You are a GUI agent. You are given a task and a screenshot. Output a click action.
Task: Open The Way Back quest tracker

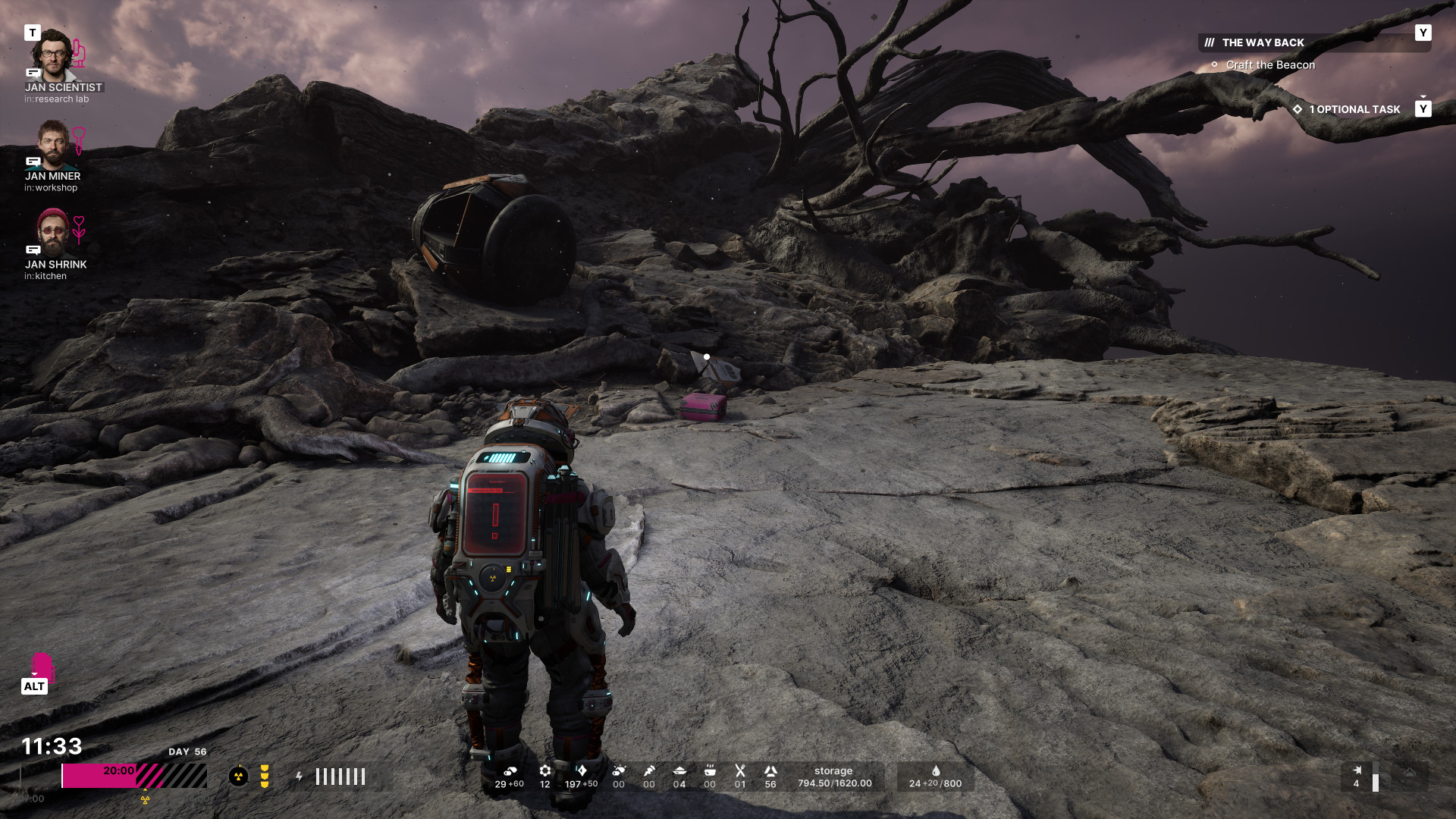pyautogui.click(x=1263, y=43)
